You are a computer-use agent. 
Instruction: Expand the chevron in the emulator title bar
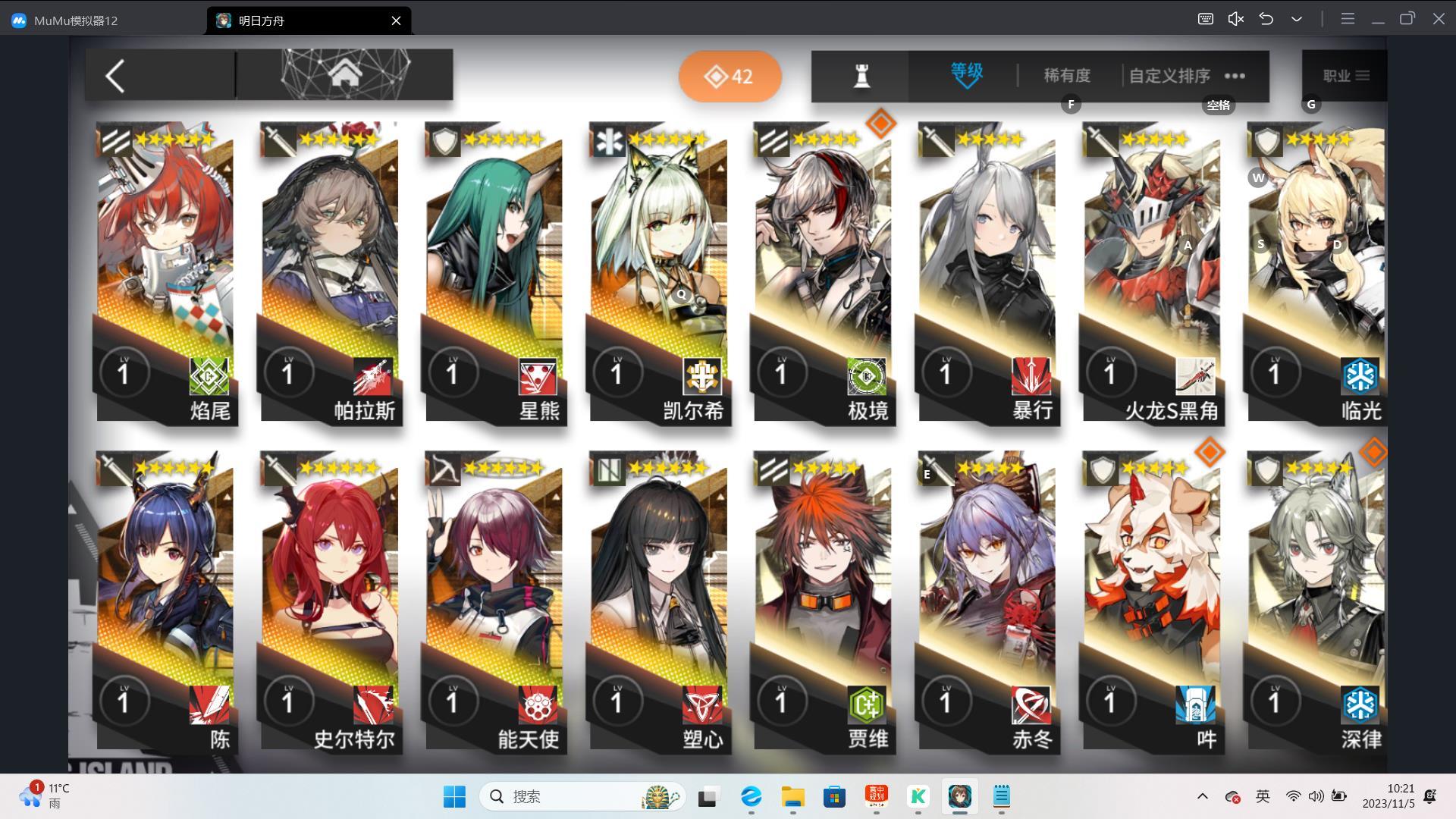pyautogui.click(x=1296, y=19)
